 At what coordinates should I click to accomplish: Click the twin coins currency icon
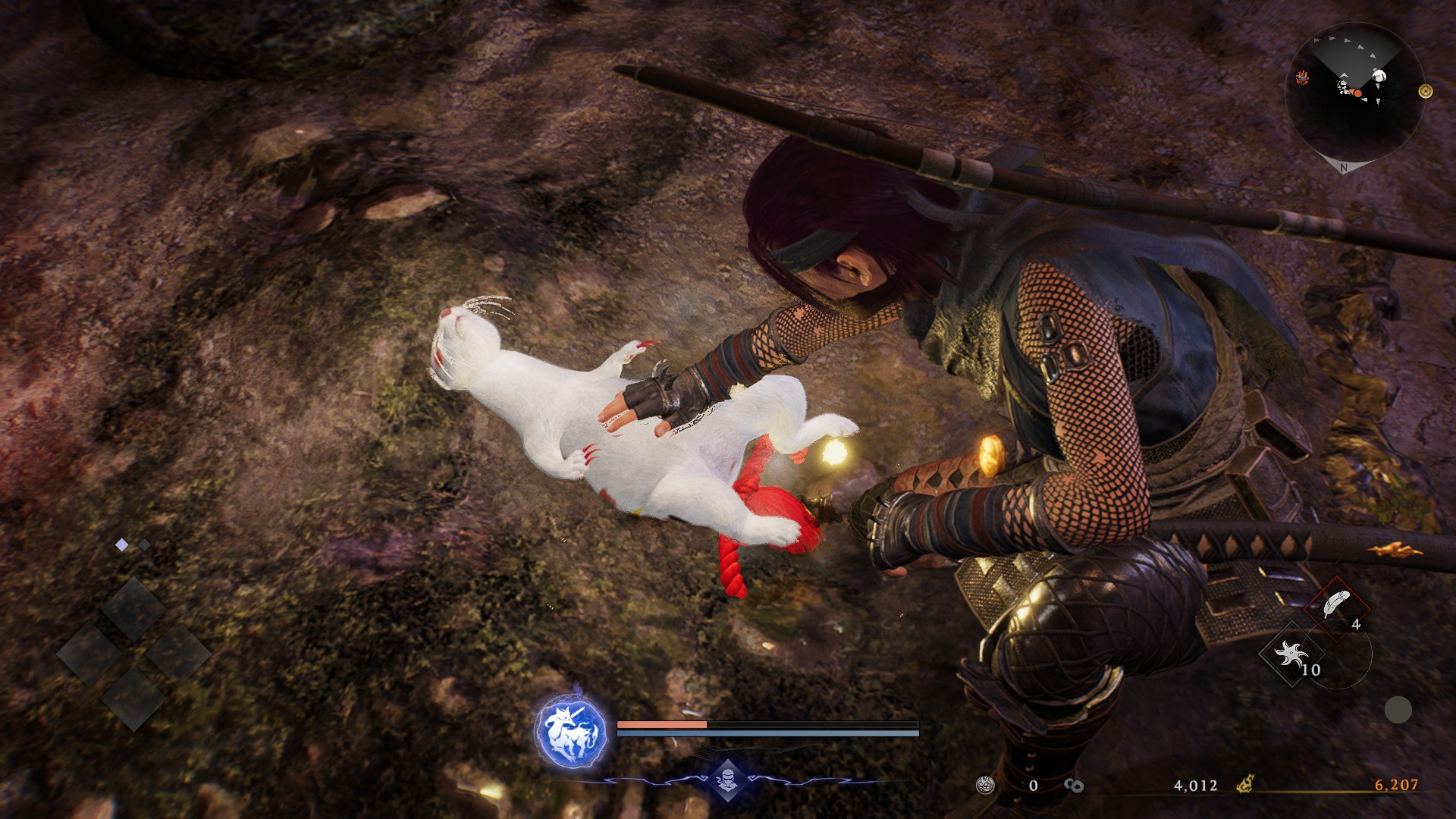point(1073,786)
